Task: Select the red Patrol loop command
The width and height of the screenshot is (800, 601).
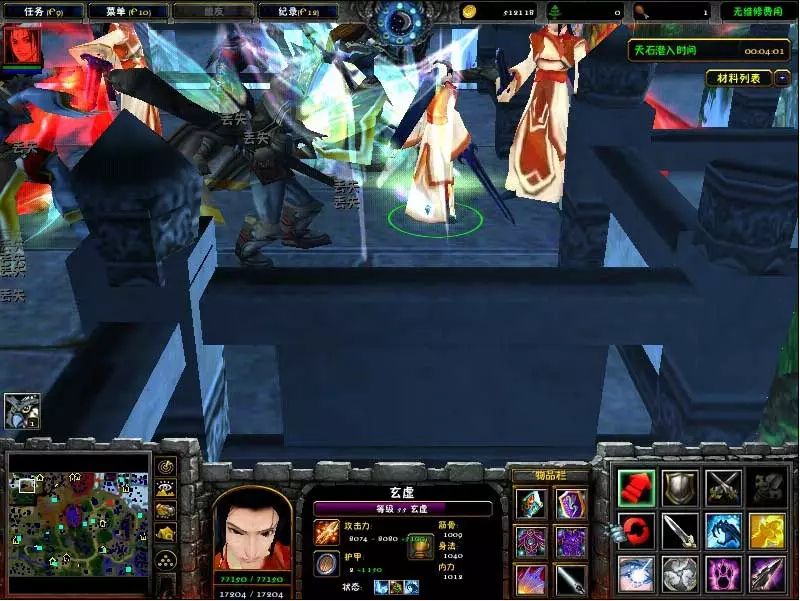Action: [636, 531]
